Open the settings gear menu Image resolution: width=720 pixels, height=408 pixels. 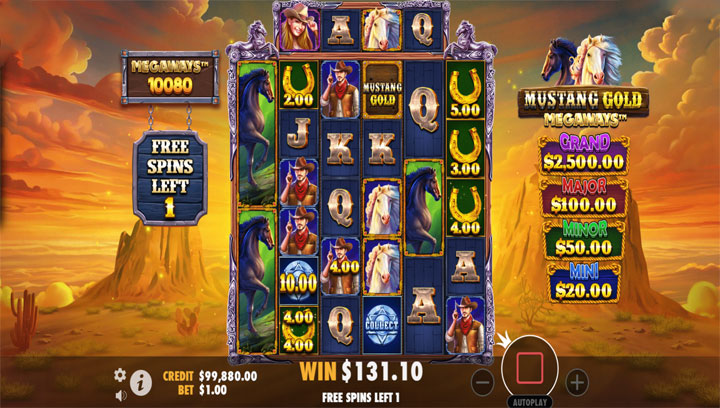pyautogui.click(x=120, y=374)
